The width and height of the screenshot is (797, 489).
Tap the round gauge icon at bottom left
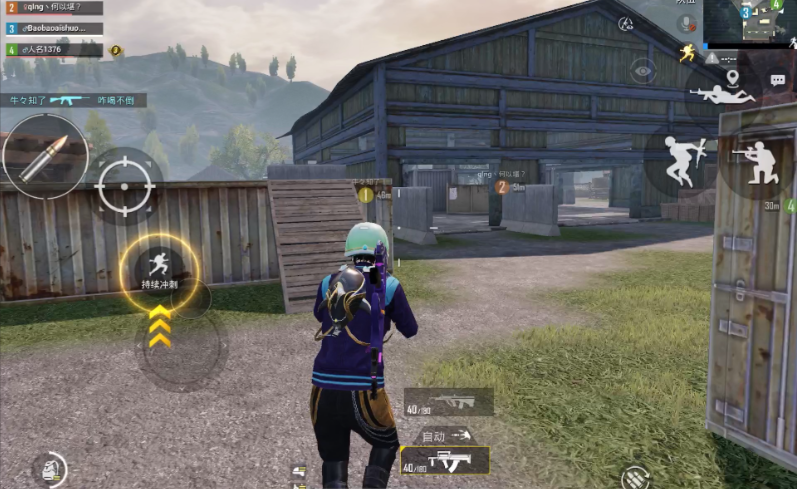(48, 469)
